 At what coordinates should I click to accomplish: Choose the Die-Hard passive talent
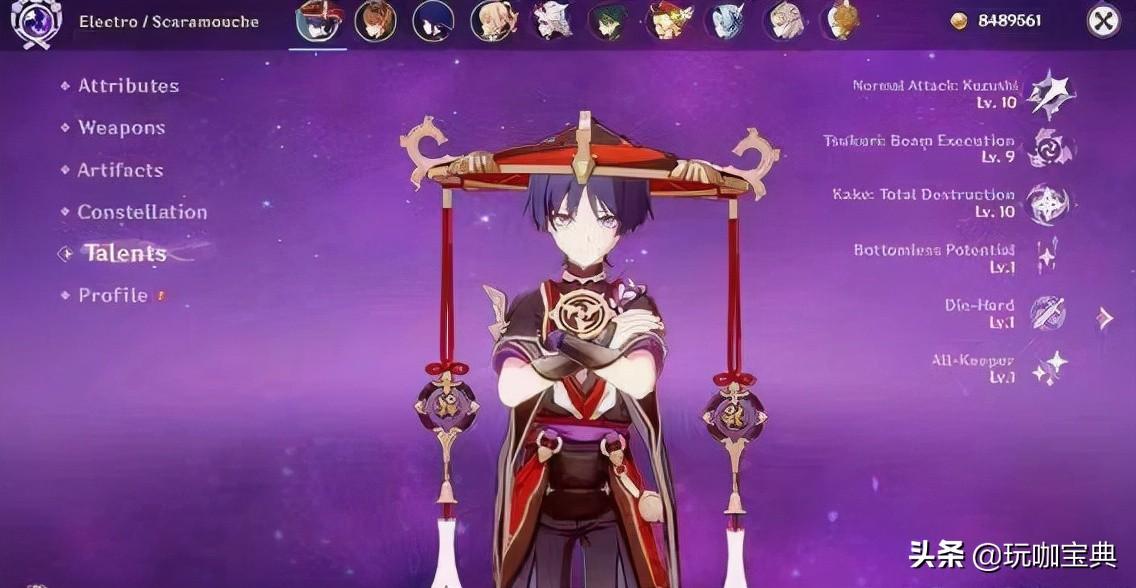click(x=1048, y=313)
